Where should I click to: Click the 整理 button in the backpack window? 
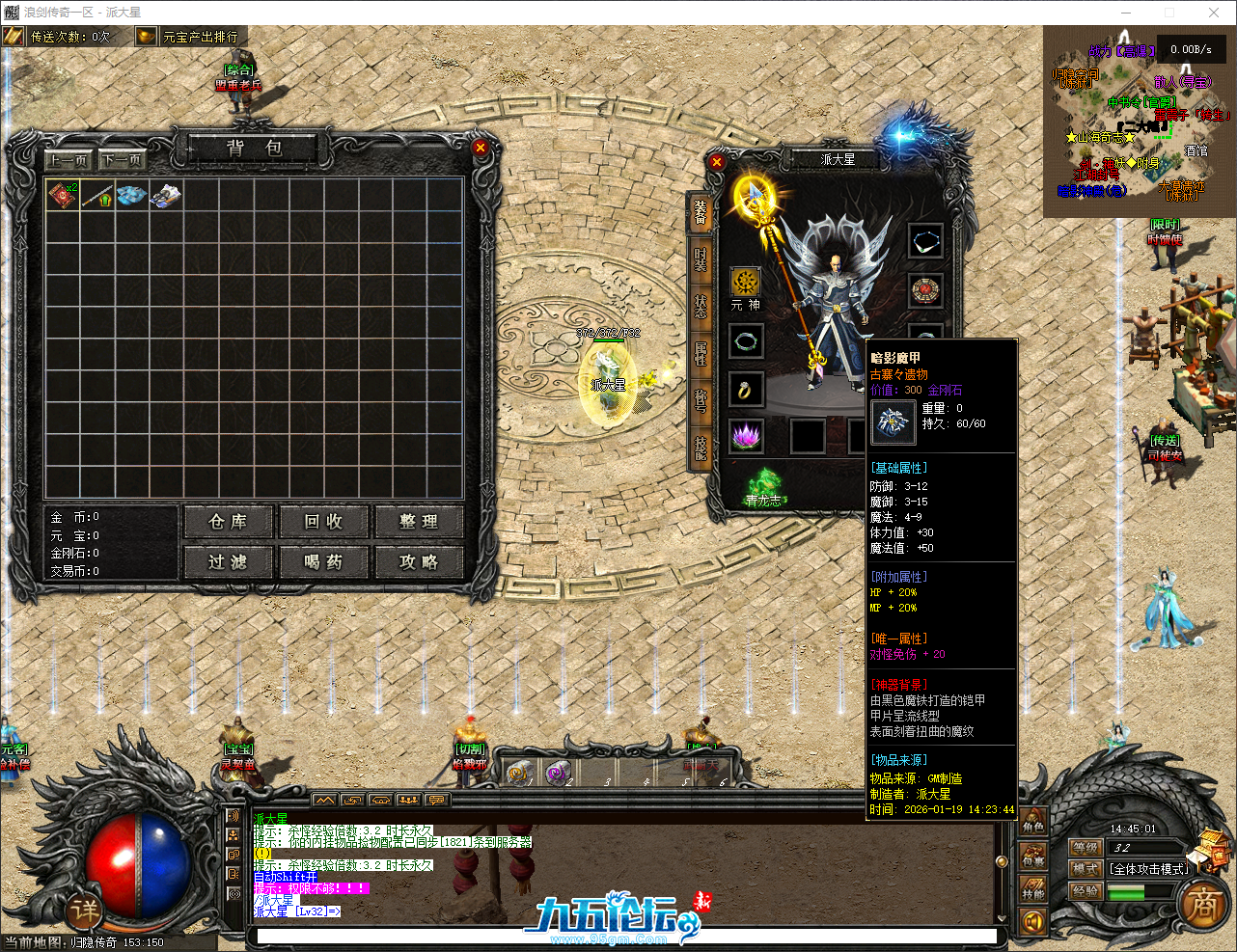(419, 522)
